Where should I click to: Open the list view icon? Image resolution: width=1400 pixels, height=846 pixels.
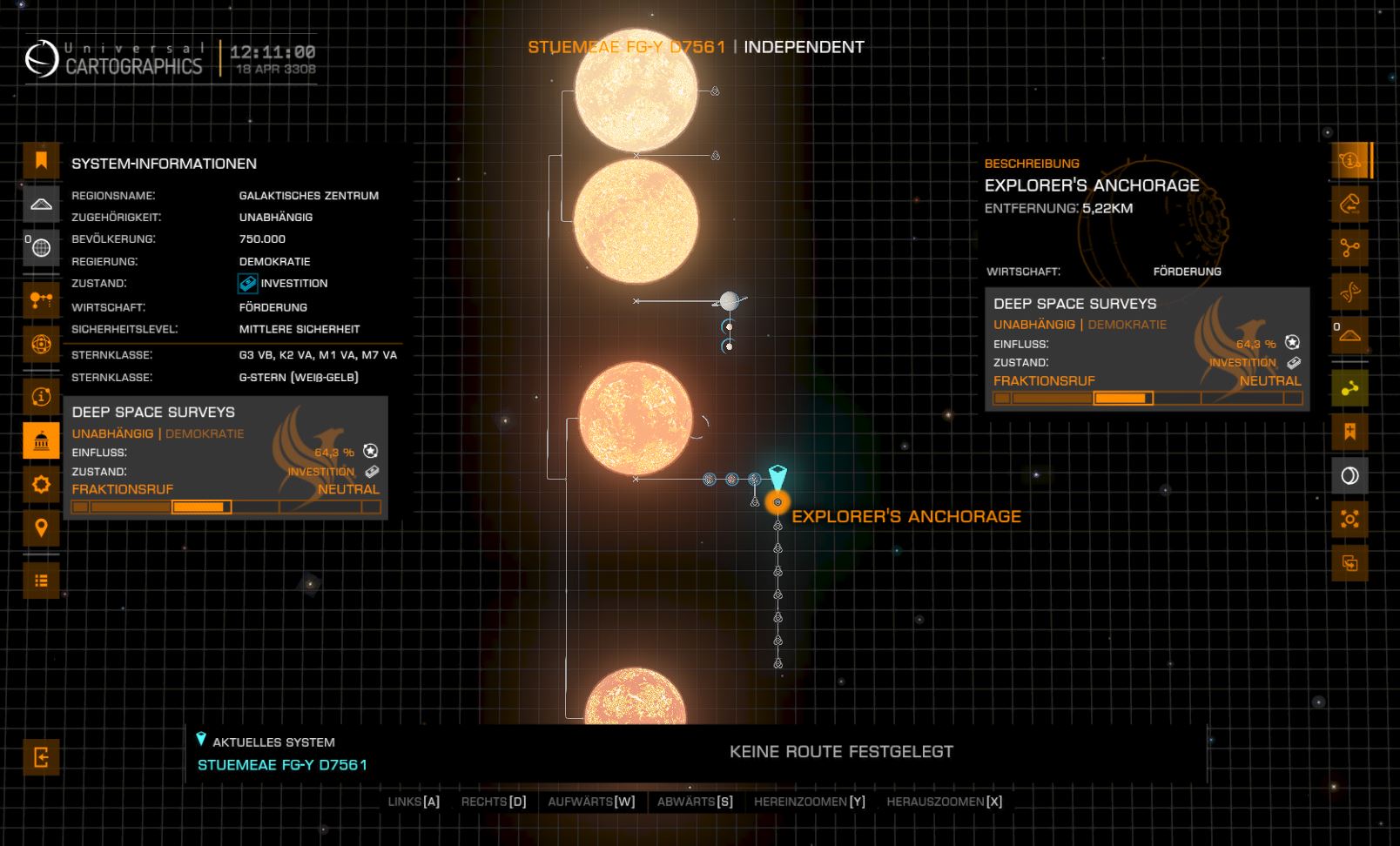tap(41, 581)
